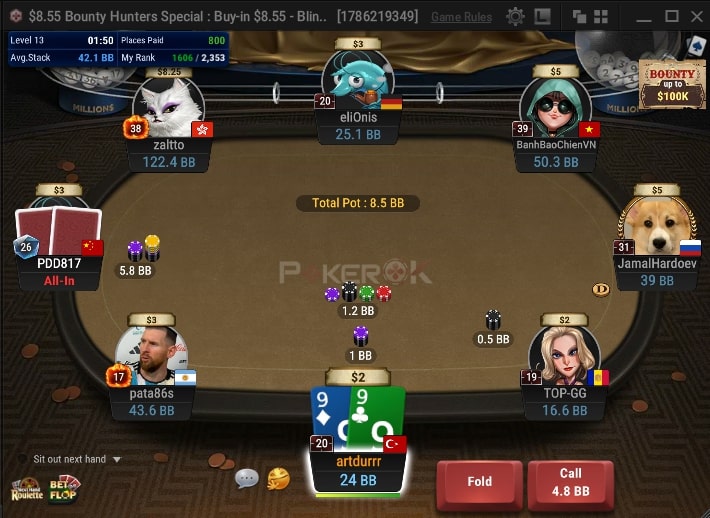710x518 pixels.
Task: Fold the pocket nines hand
Action: (x=479, y=482)
